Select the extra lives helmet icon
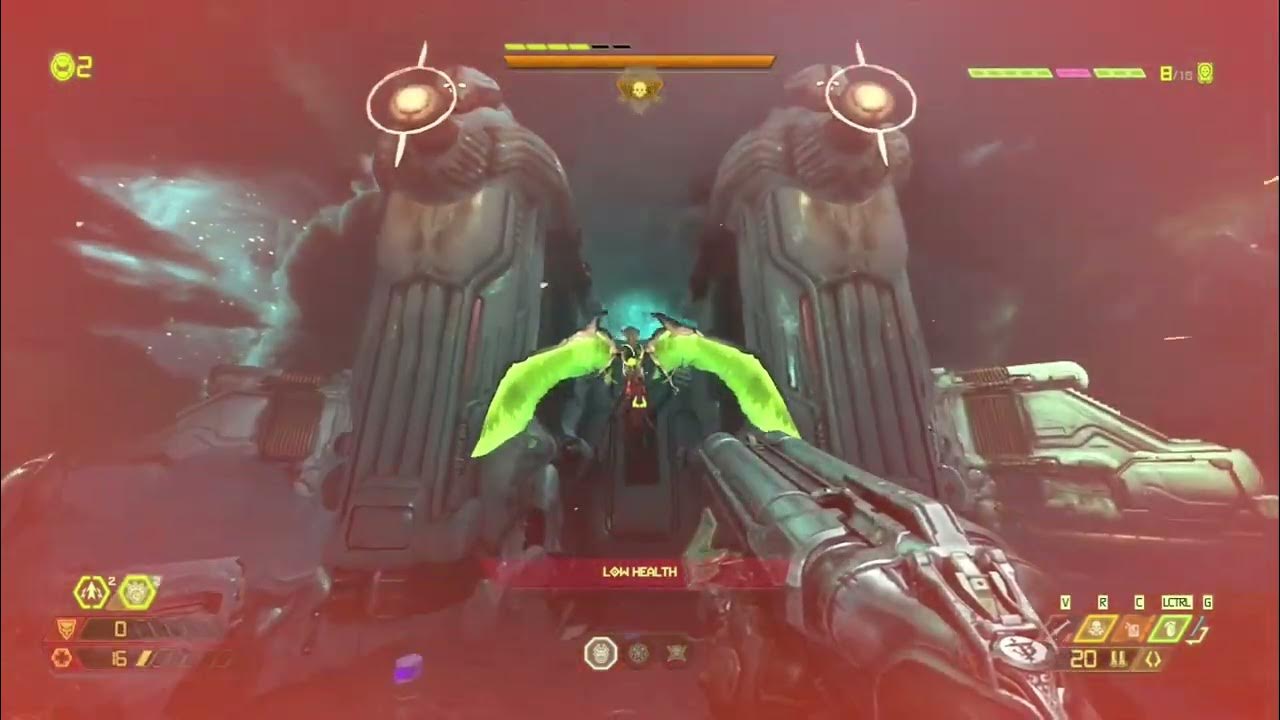 [63, 67]
